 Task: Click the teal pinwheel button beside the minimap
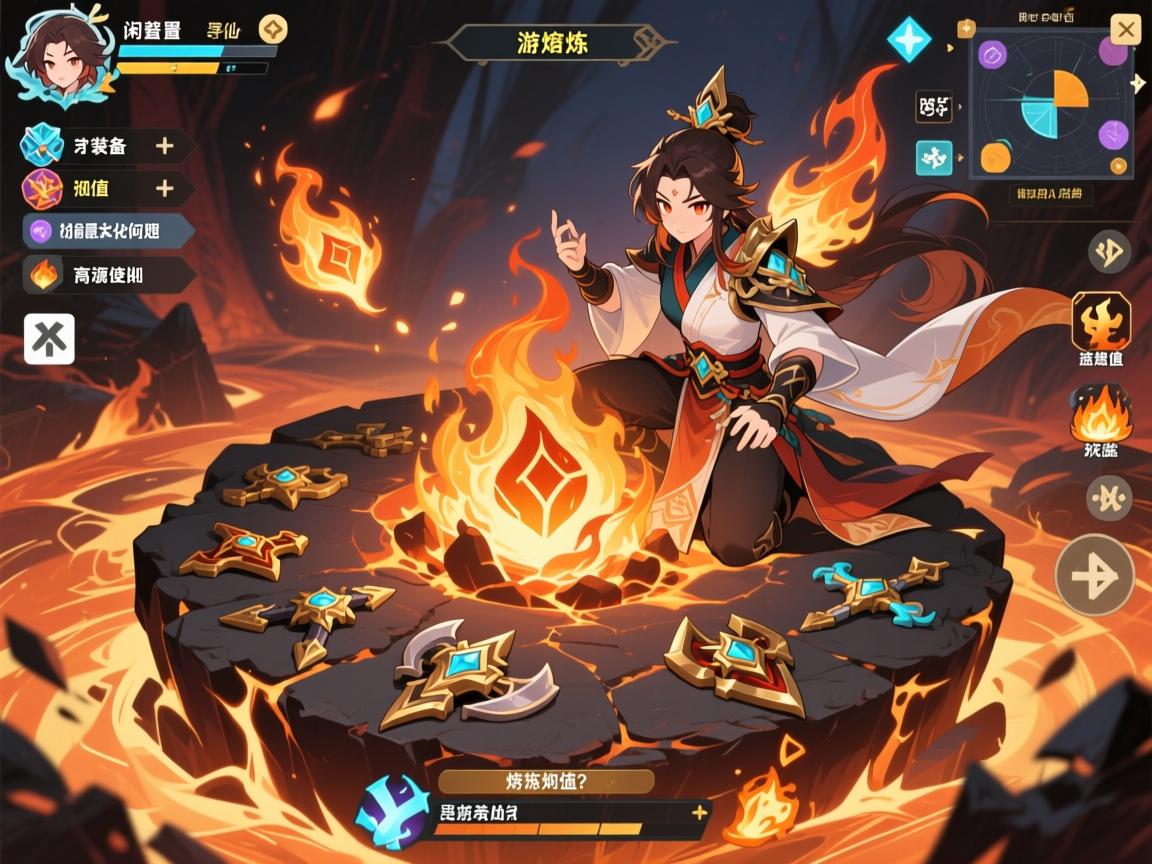click(x=934, y=157)
